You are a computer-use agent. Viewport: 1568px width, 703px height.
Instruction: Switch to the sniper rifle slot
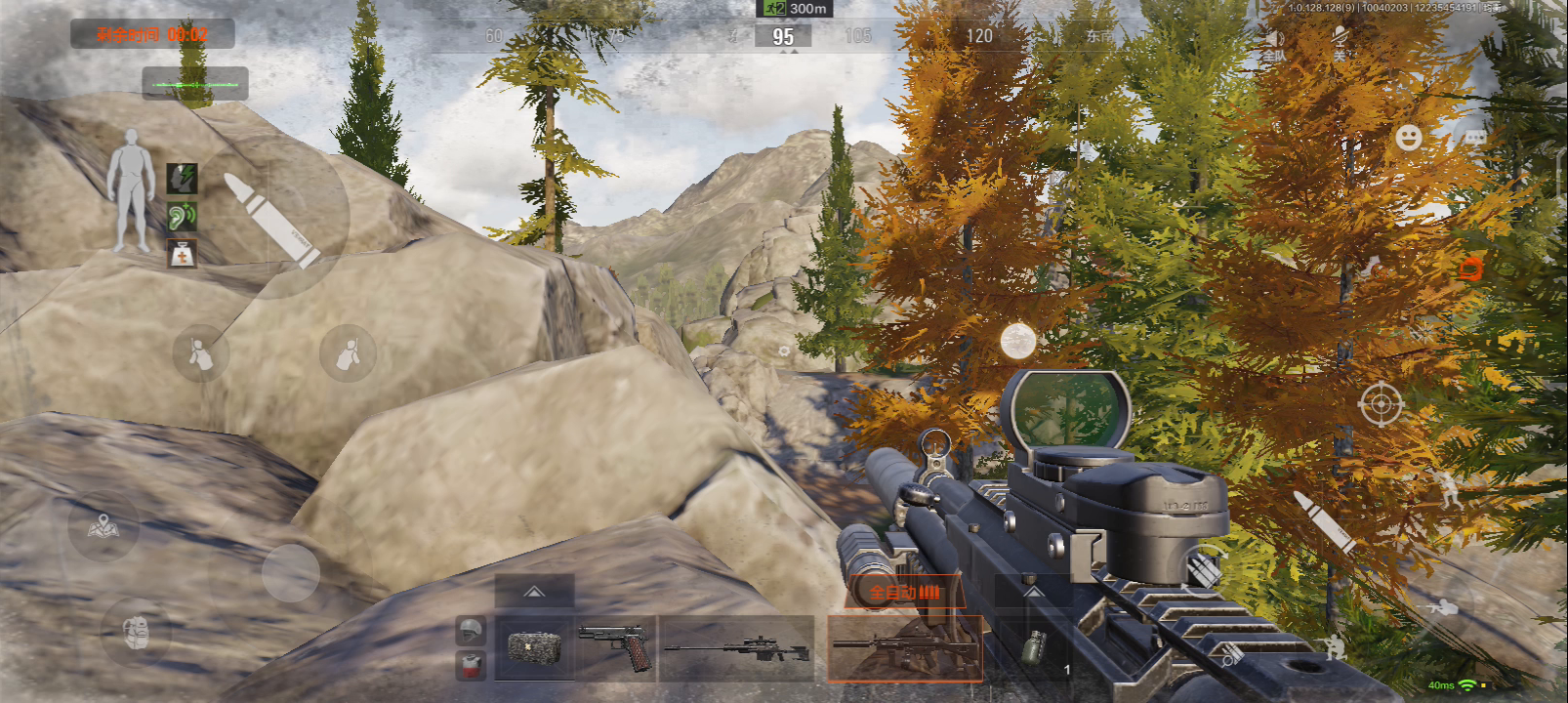pyautogui.click(x=737, y=647)
